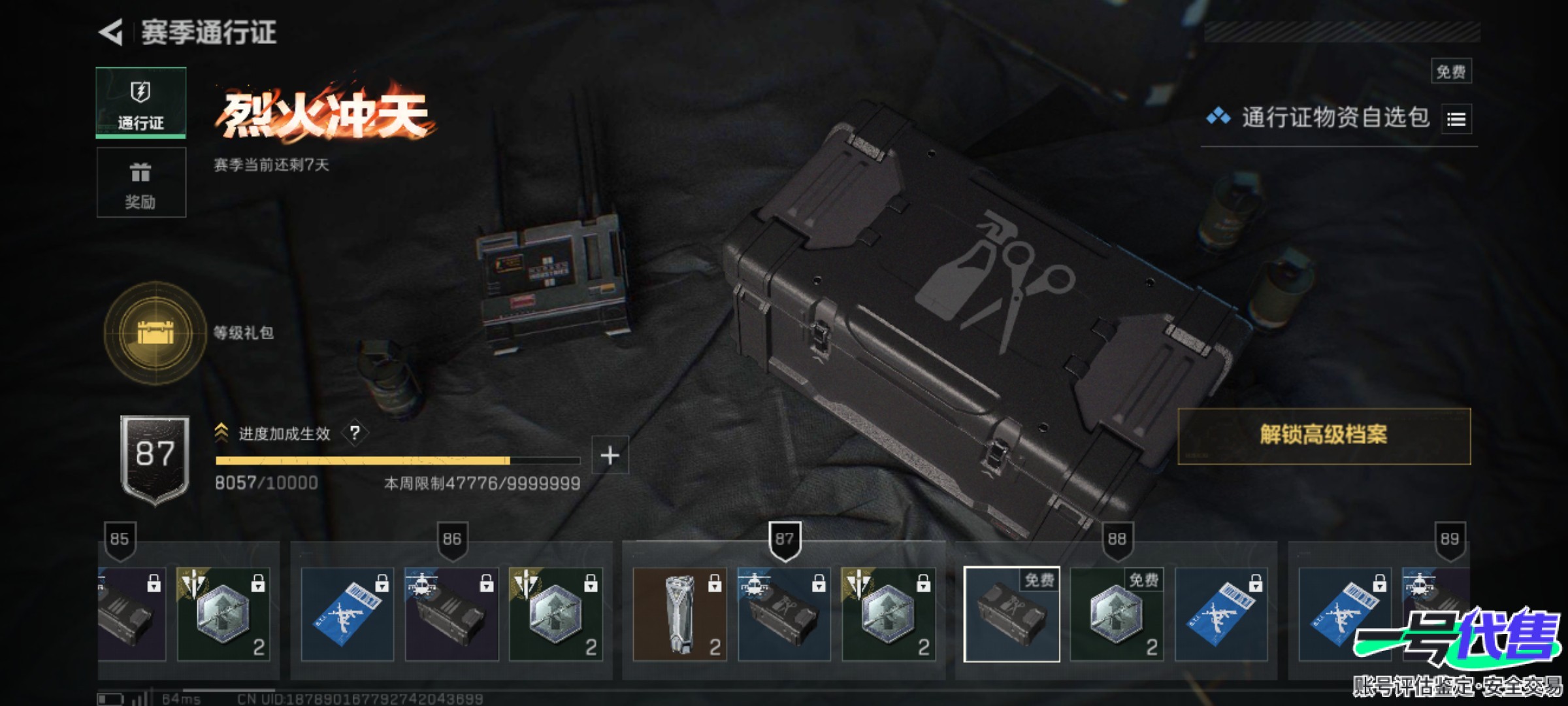Open the 等级礼包 gold chest
The image size is (1568, 706).
(x=155, y=333)
